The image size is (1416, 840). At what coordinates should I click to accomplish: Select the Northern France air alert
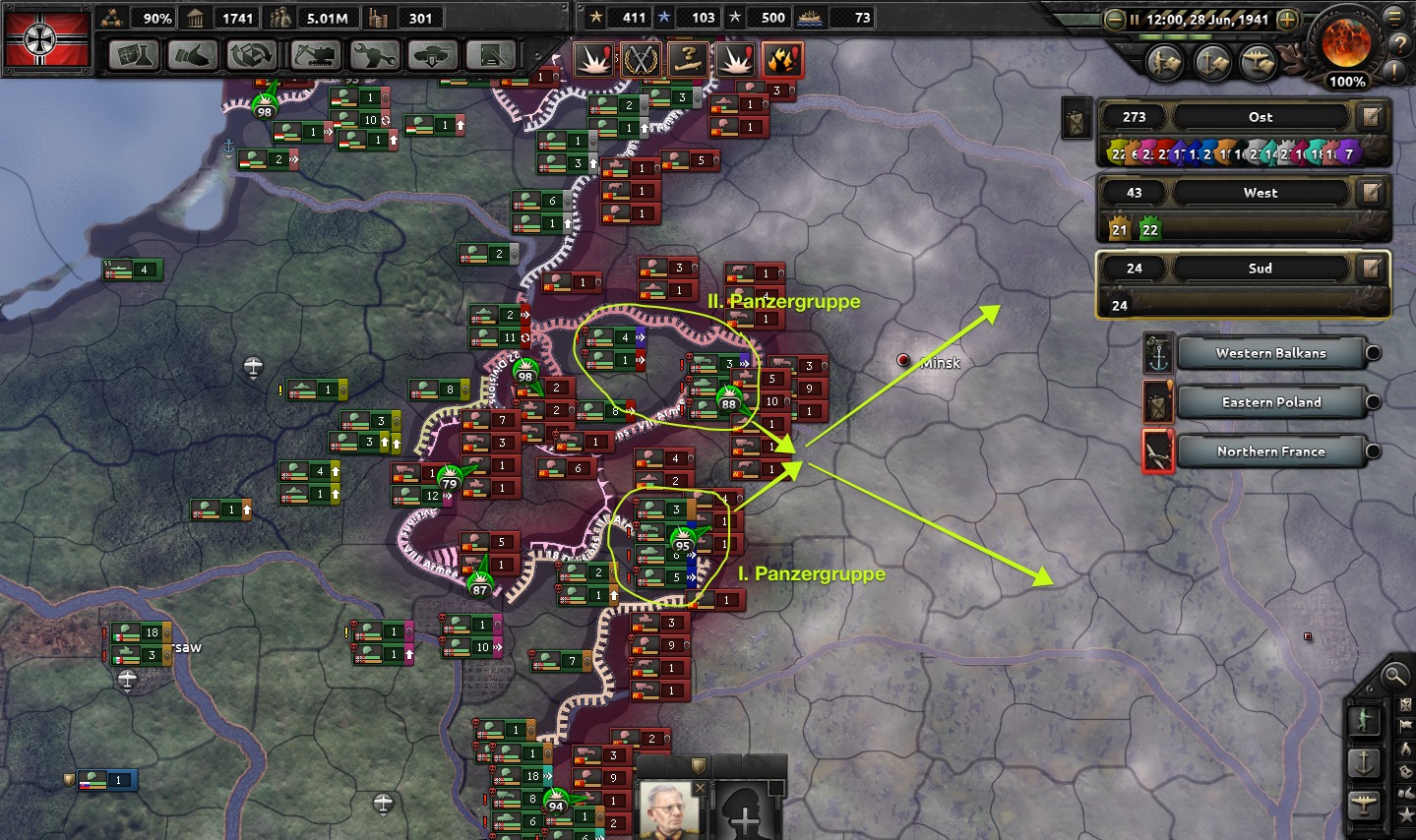point(1270,451)
